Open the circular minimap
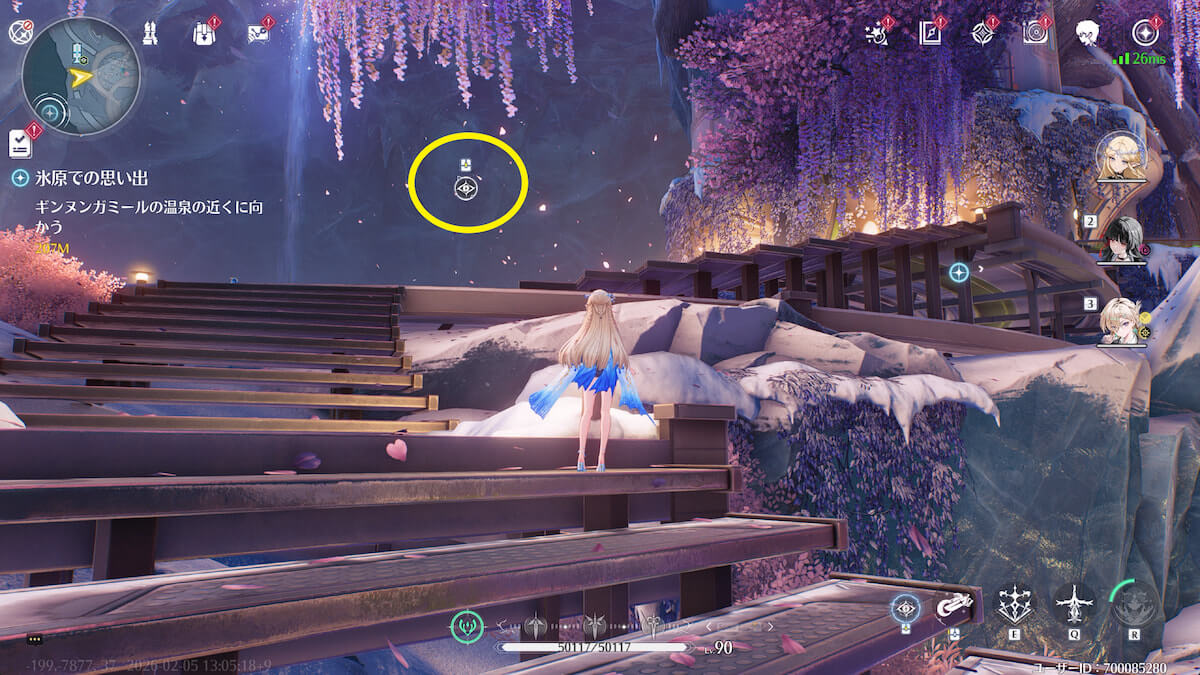This screenshot has height=675, width=1200. (x=81, y=76)
